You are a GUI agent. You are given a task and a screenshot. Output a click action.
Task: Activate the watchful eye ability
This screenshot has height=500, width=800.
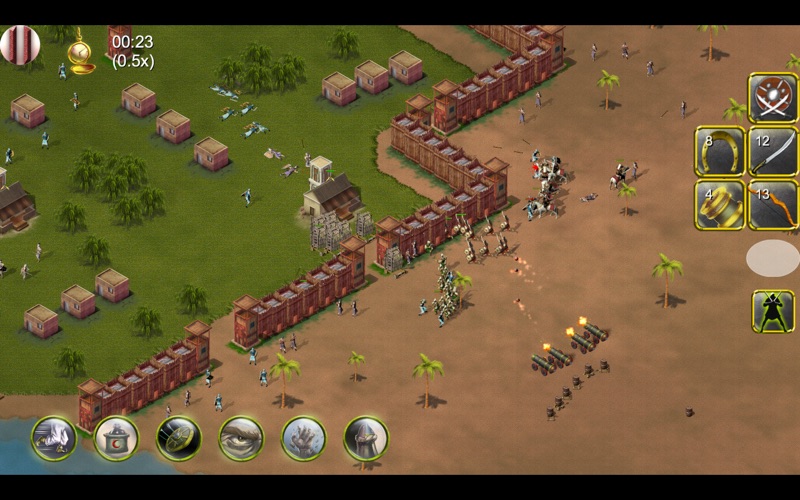pos(241,438)
